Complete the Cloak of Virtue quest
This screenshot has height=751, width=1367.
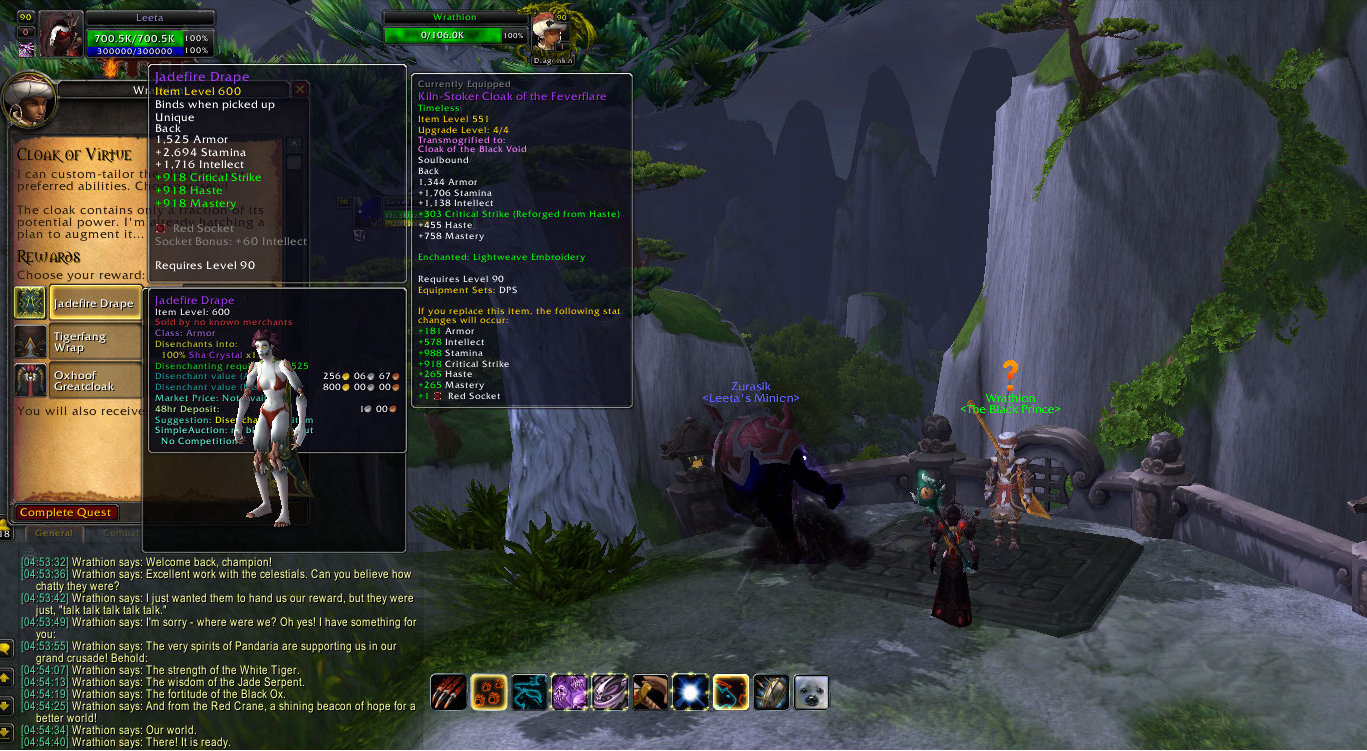[66, 512]
